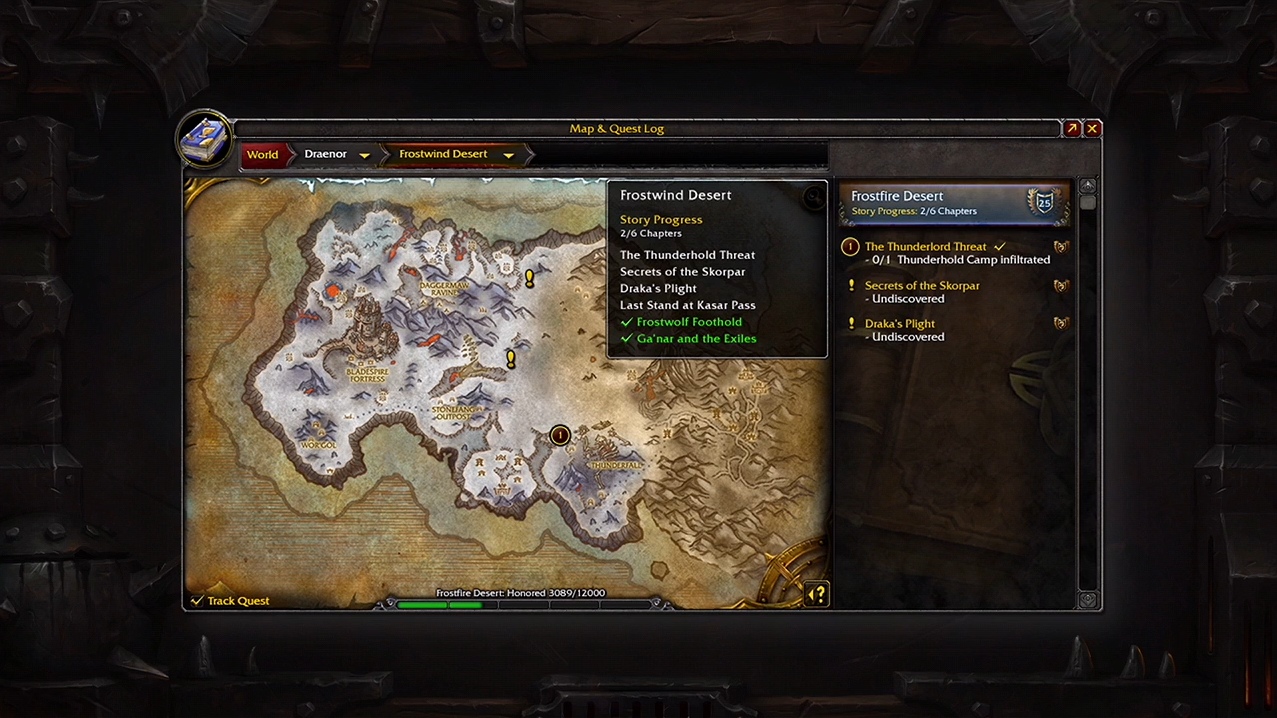The width and height of the screenshot is (1277, 718).
Task: Select the Secrets of the Skorpar quest
Action: click(921, 286)
